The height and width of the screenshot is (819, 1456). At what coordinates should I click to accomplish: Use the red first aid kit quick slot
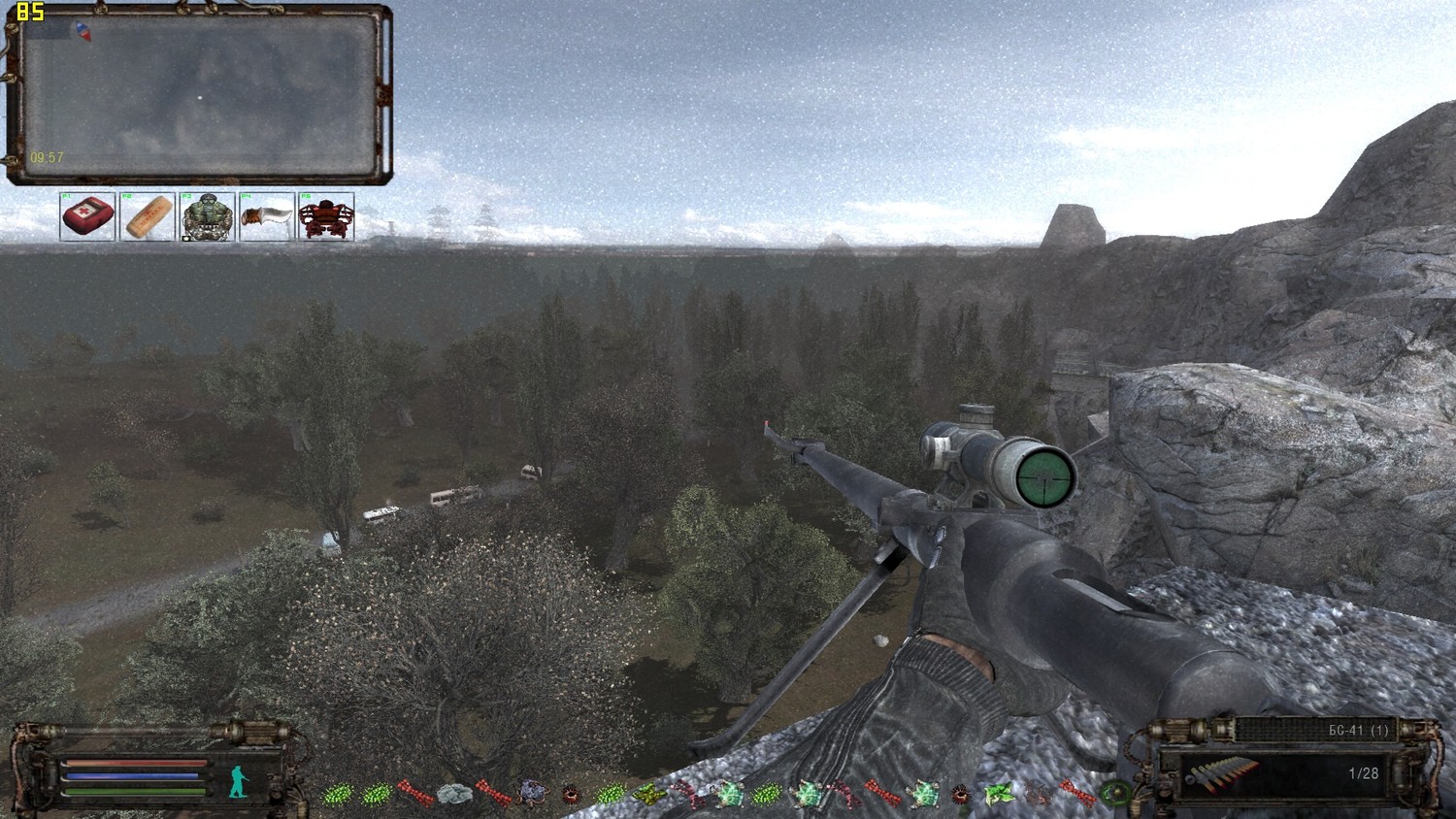tap(87, 216)
